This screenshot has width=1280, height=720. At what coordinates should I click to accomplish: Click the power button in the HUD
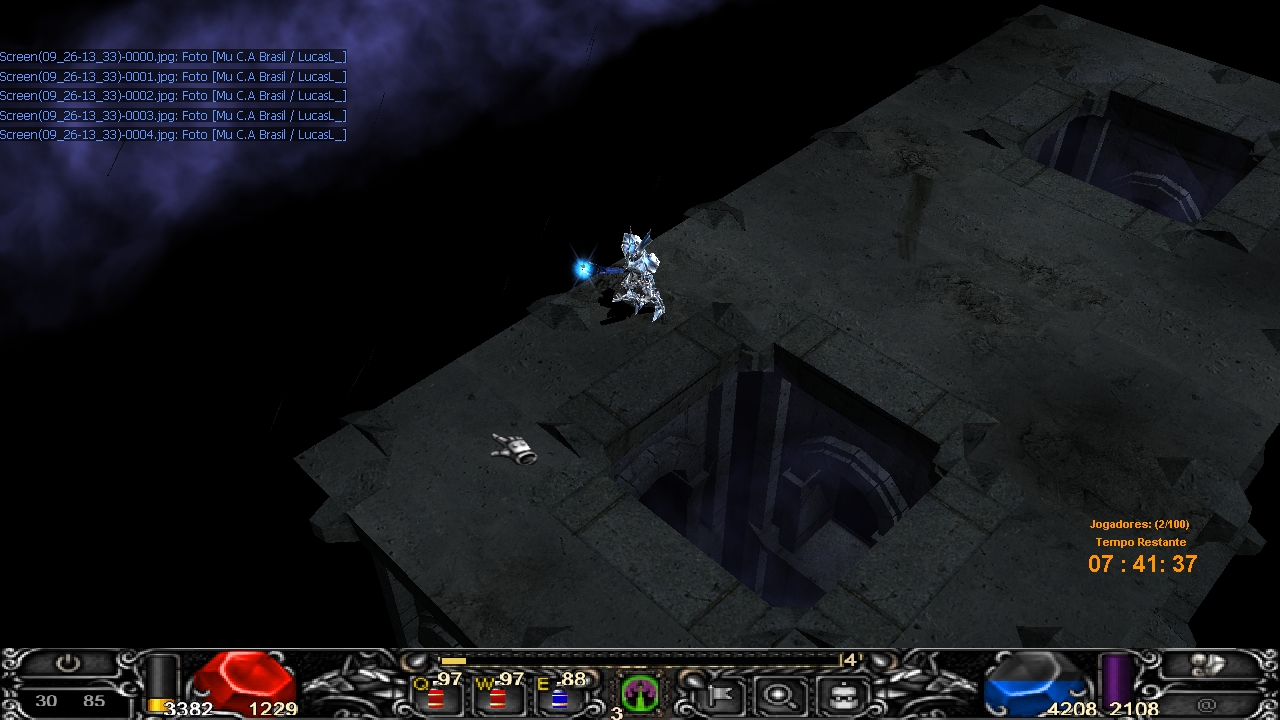(67, 663)
